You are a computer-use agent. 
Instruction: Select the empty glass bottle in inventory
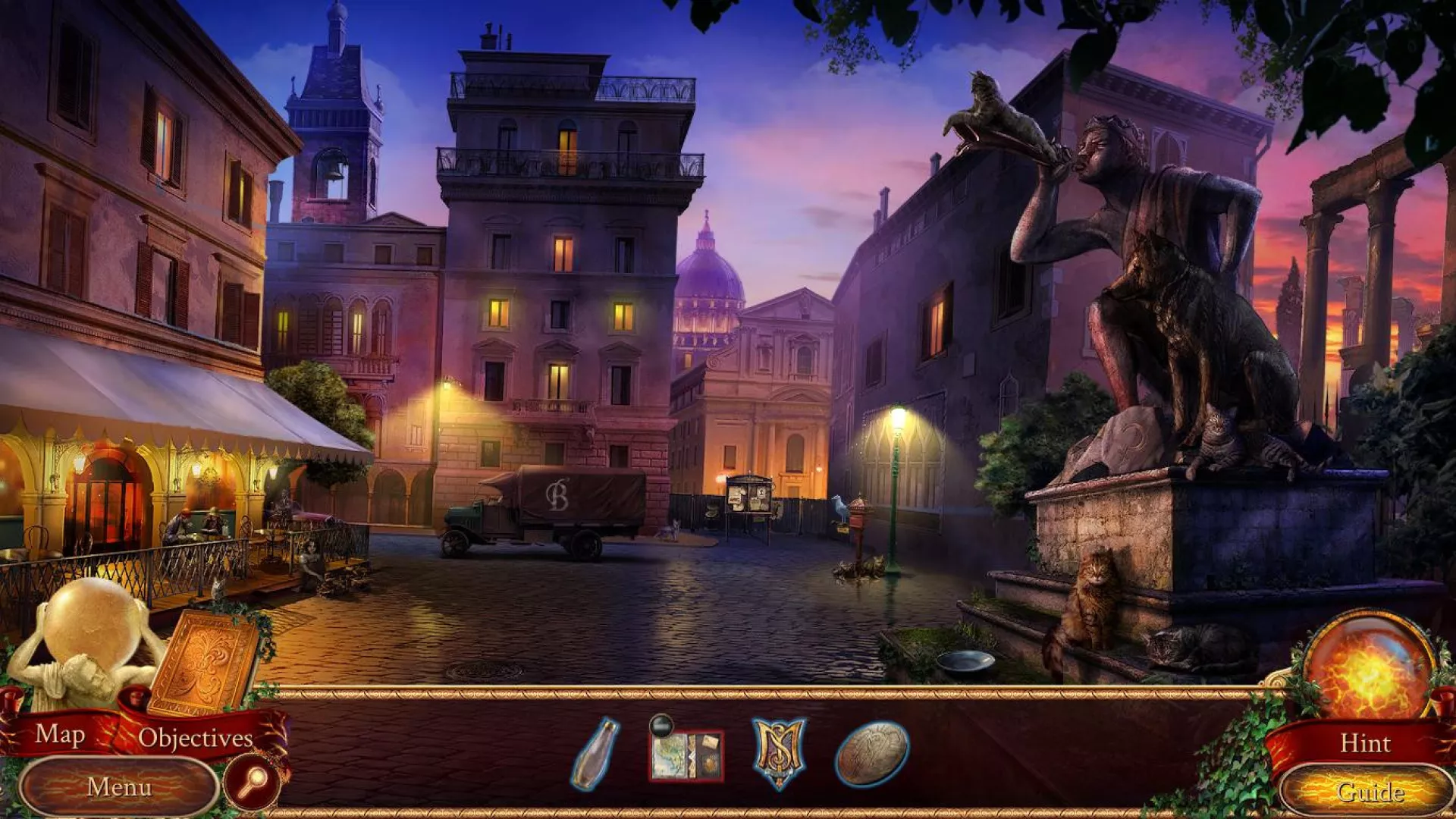click(x=595, y=753)
